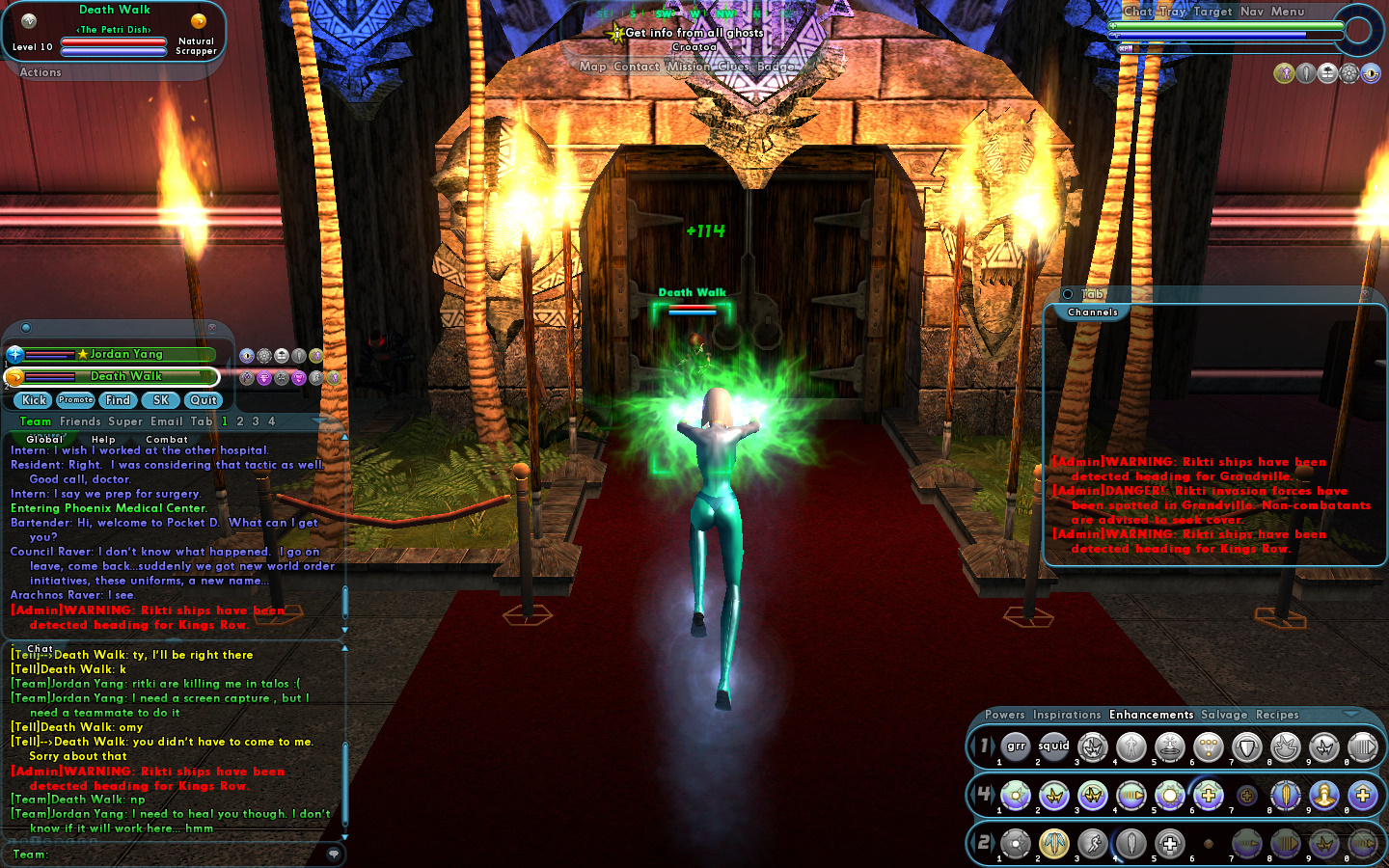Click the SK sidekick button
This screenshot has width=1389, height=868.
point(161,400)
